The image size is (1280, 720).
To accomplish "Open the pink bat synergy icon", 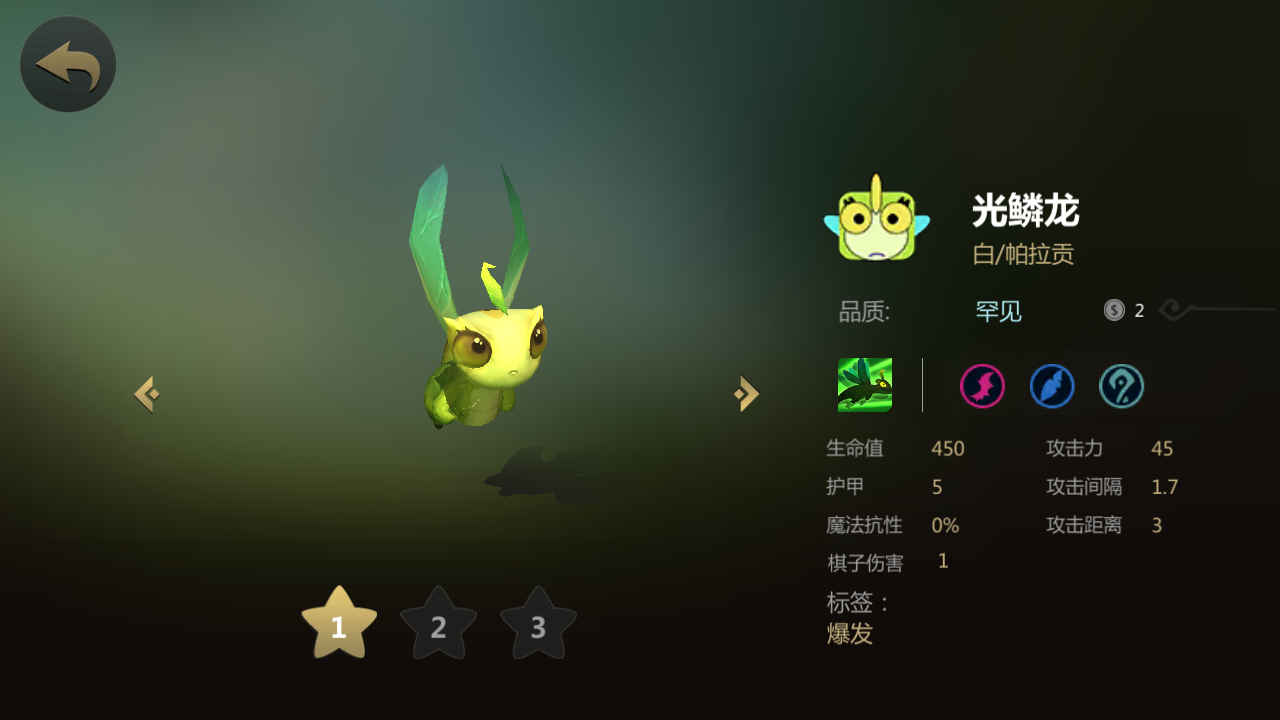I will click(x=981, y=387).
